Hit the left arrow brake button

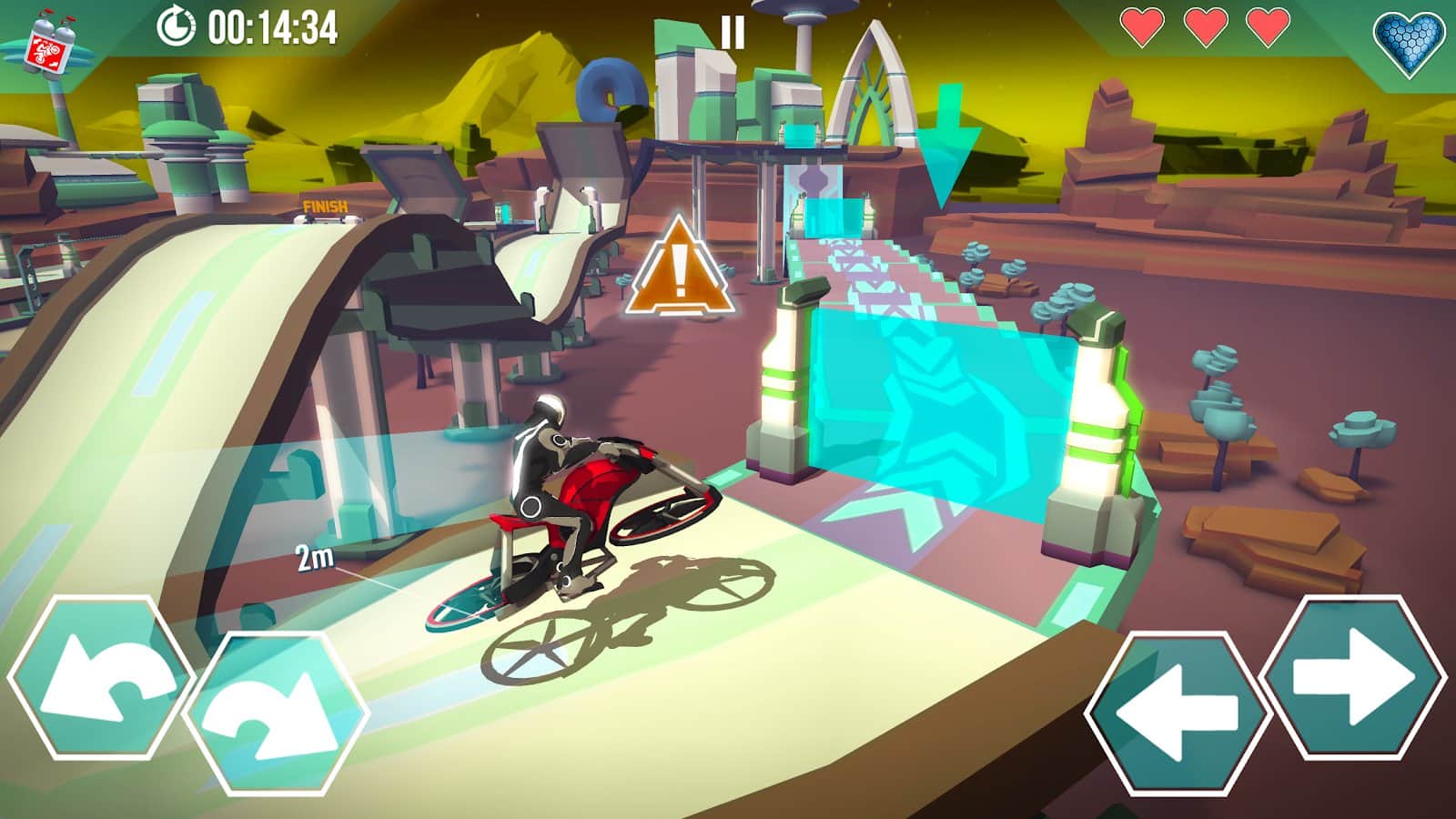1178,712
